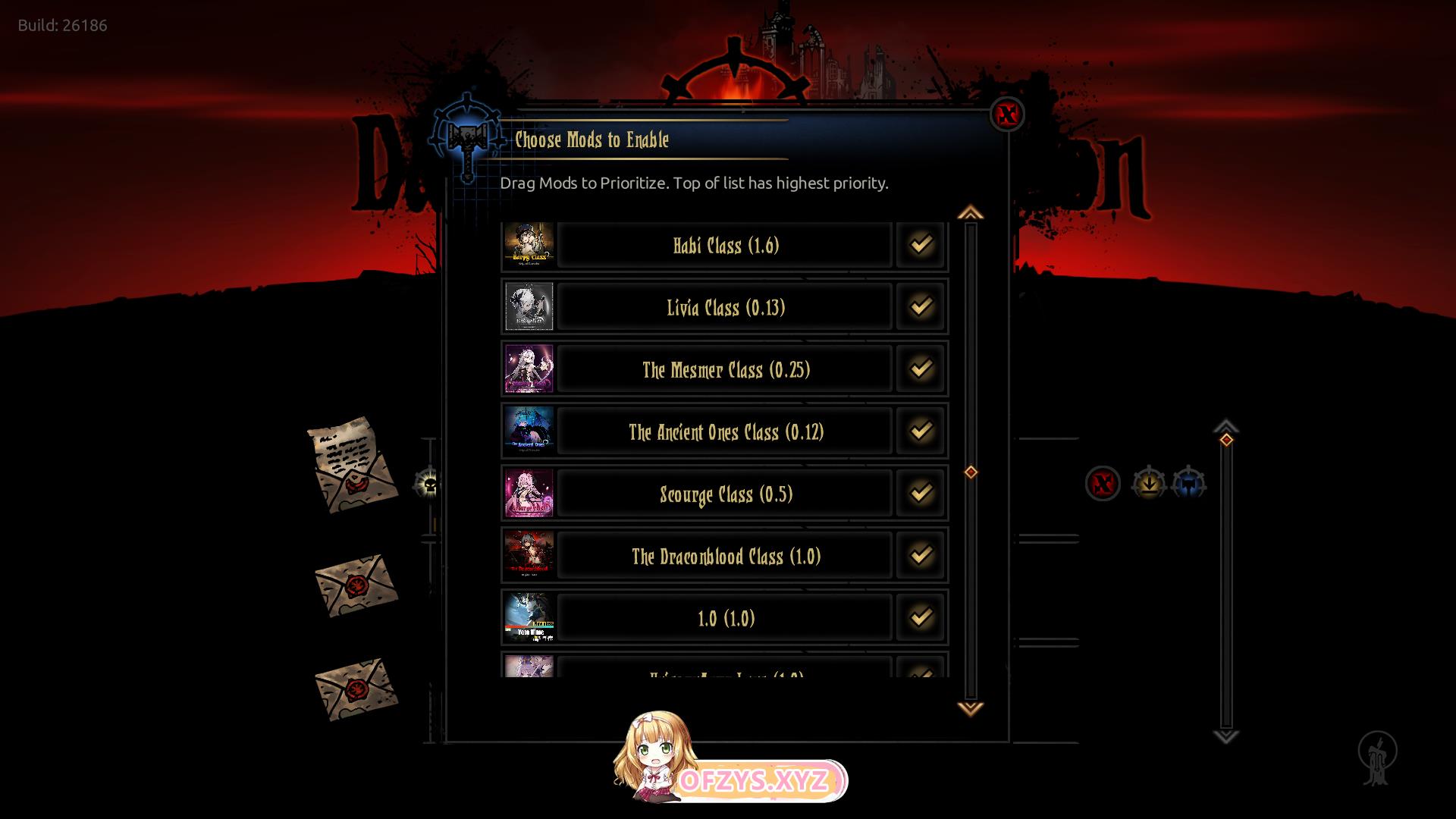Select the Livia Class (0.13) mod row
This screenshot has width=1456, height=819.
click(725, 307)
